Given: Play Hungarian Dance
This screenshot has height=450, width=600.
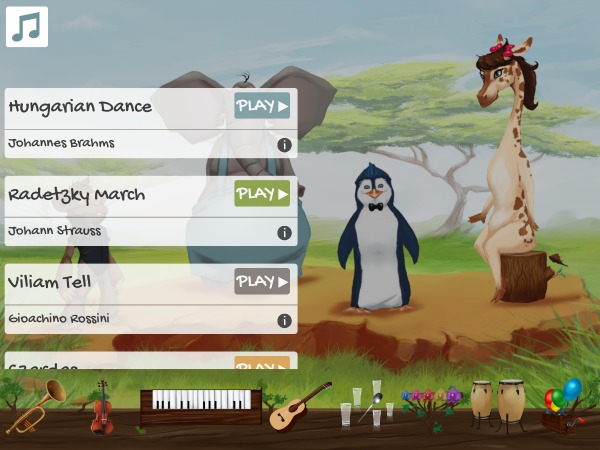Looking at the screenshot, I should pos(262,106).
